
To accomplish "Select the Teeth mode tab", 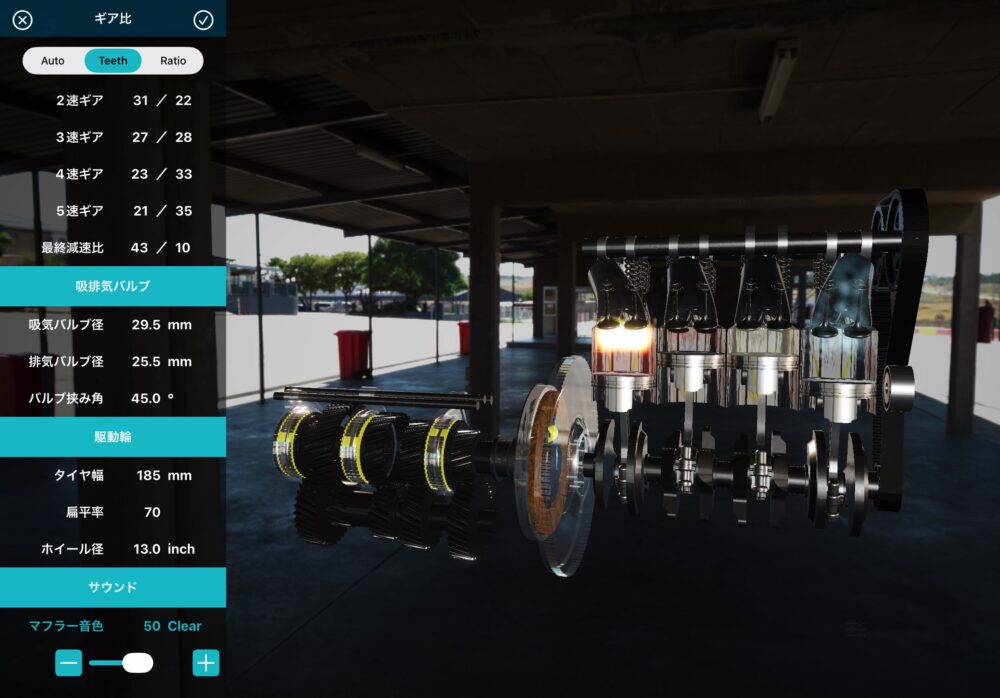I will pyautogui.click(x=113, y=61).
